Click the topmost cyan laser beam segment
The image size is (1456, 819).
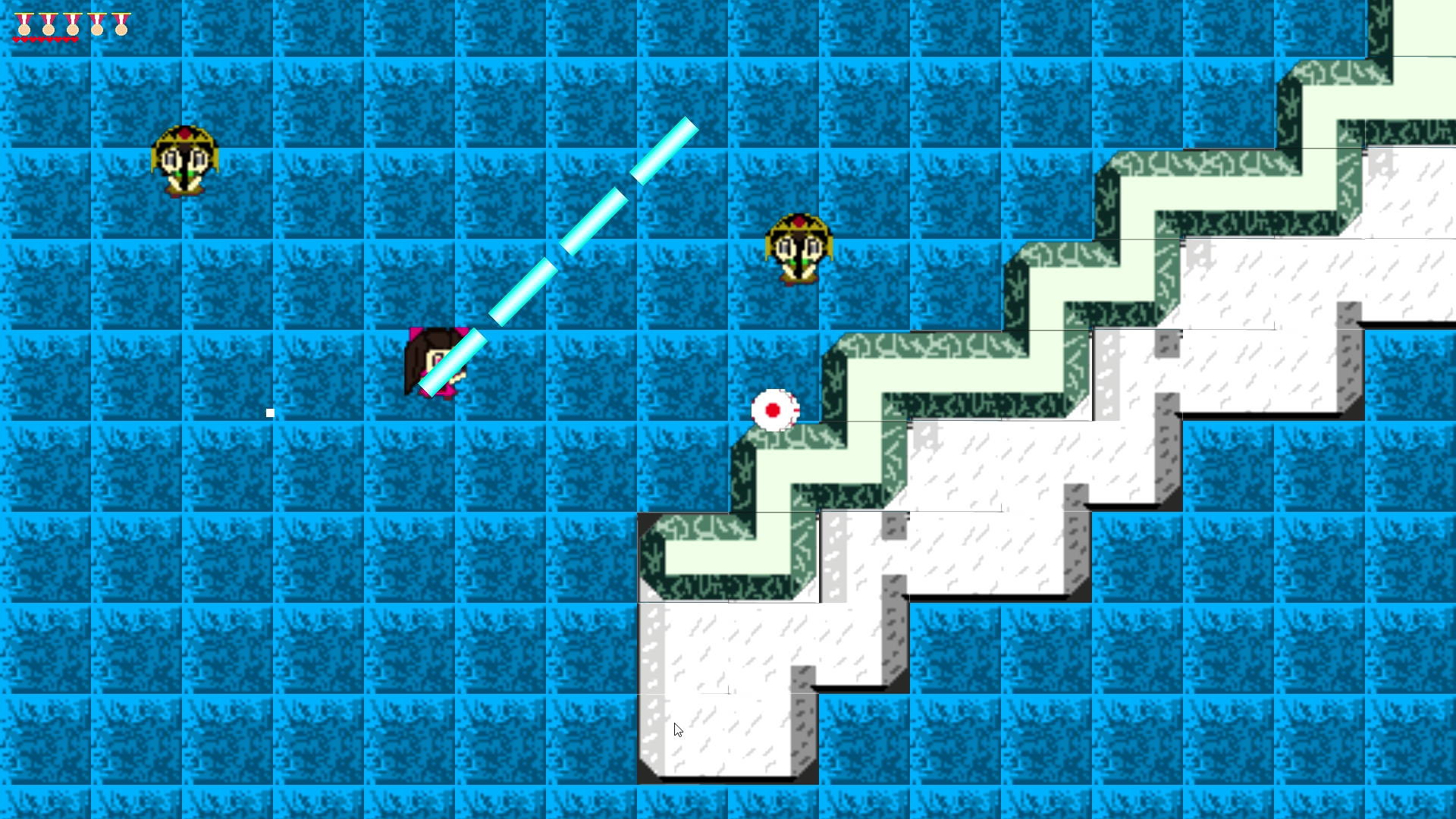pyautogui.click(x=664, y=148)
